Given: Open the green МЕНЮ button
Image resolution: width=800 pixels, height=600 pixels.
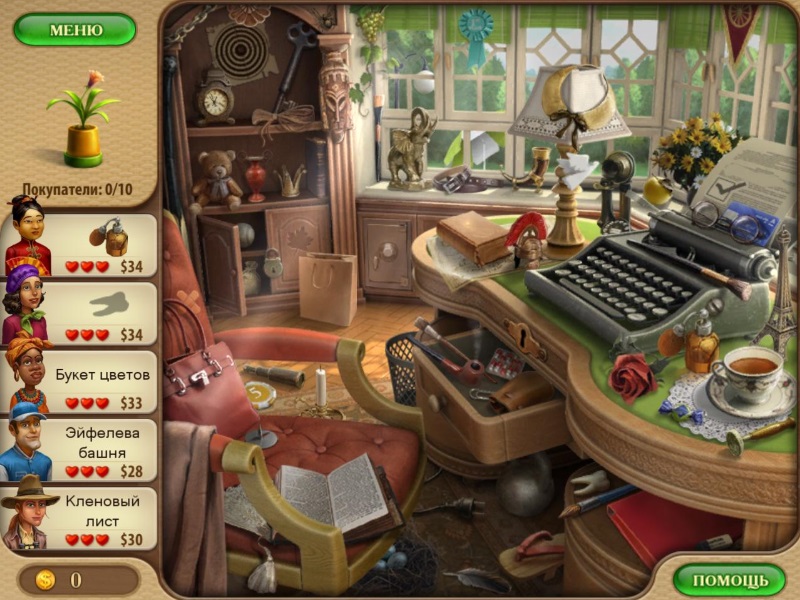Looking at the screenshot, I should coord(75,29).
